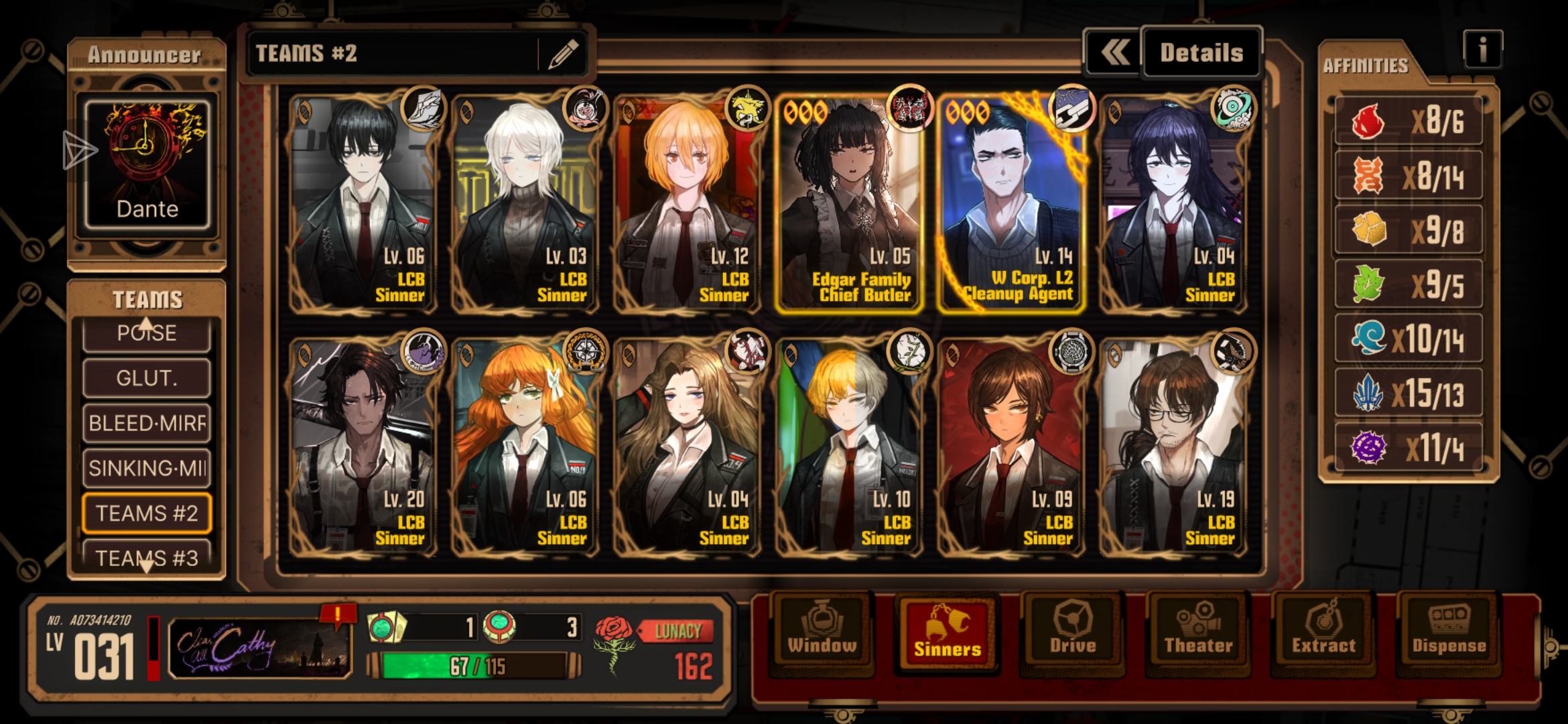Open the Details view
This screenshot has width=1568, height=724.
click(x=1201, y=53)
